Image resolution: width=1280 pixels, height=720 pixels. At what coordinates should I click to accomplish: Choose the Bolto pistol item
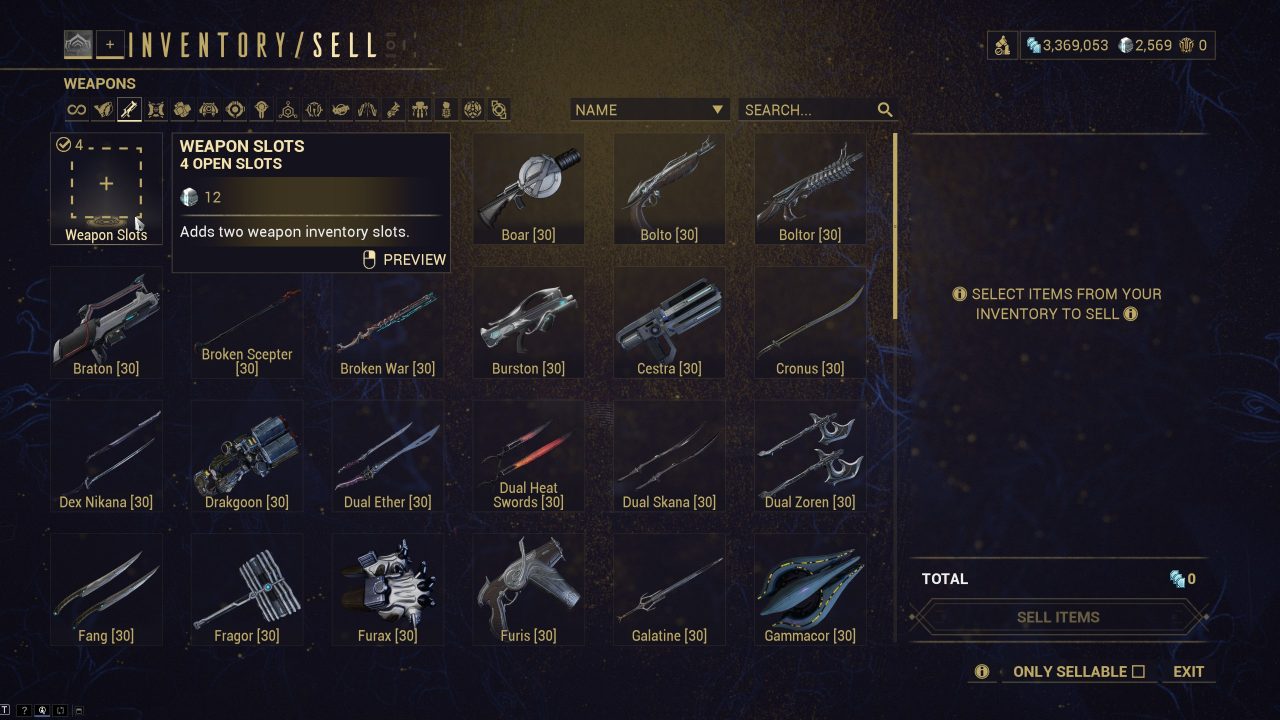click(x=669, y=189)
